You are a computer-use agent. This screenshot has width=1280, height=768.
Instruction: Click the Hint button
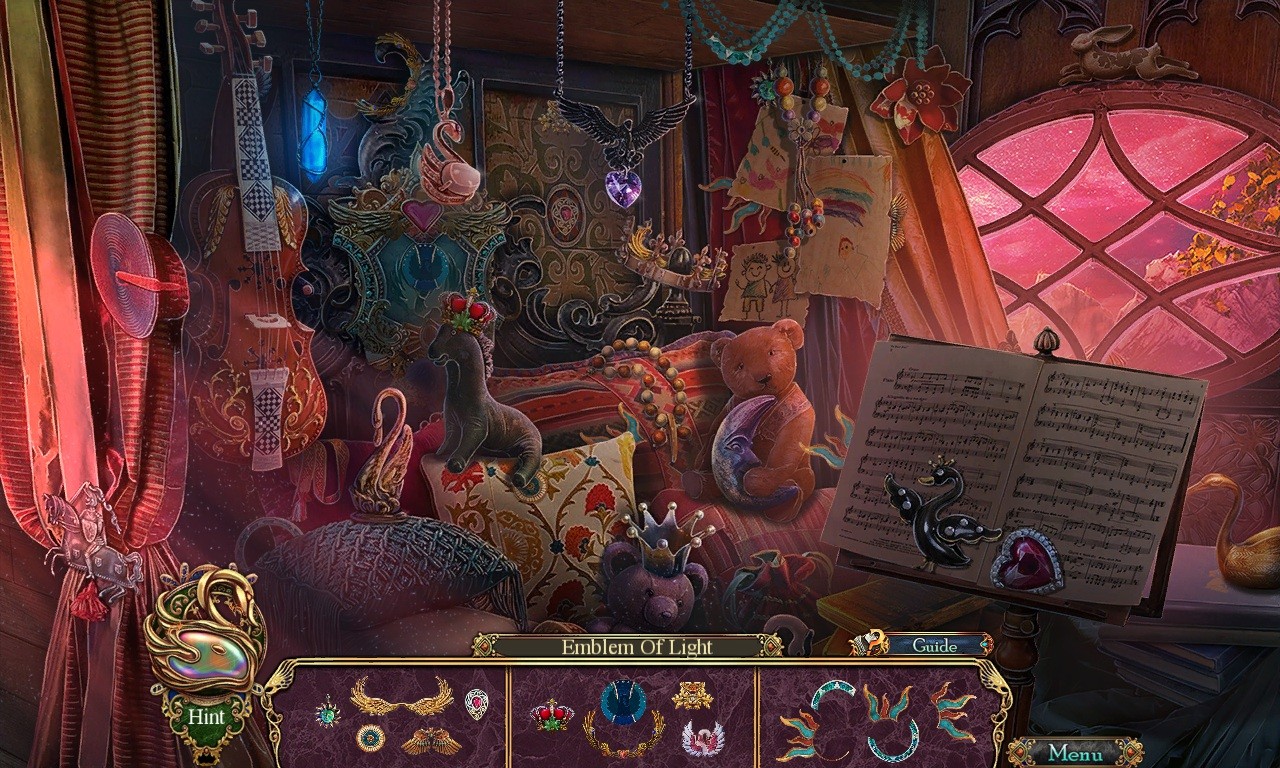point(207,716)
